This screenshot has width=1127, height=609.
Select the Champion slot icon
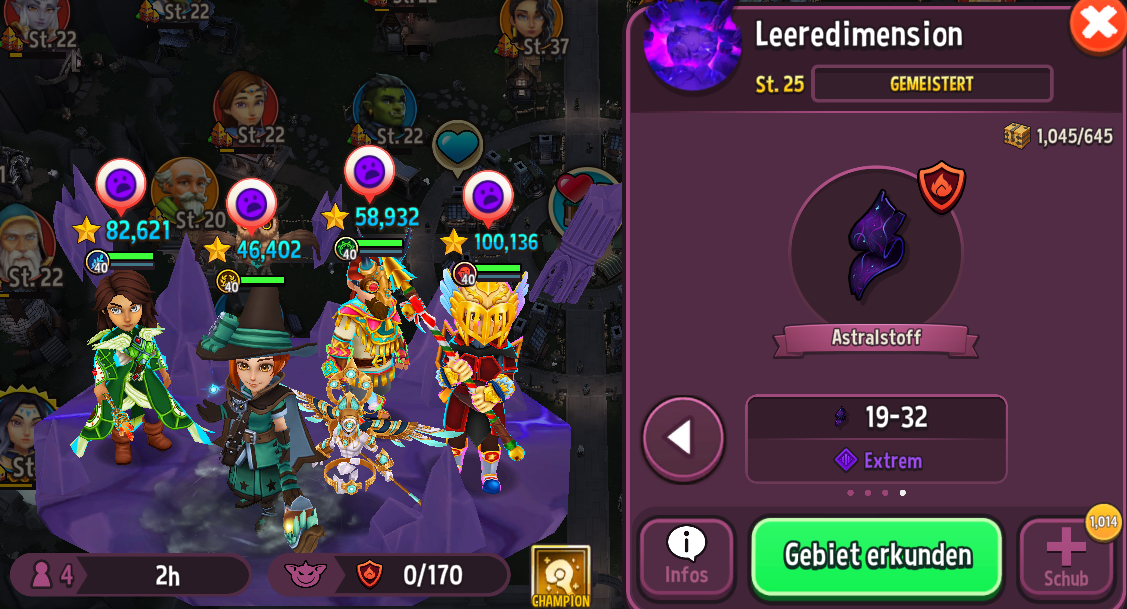point(560,576)
